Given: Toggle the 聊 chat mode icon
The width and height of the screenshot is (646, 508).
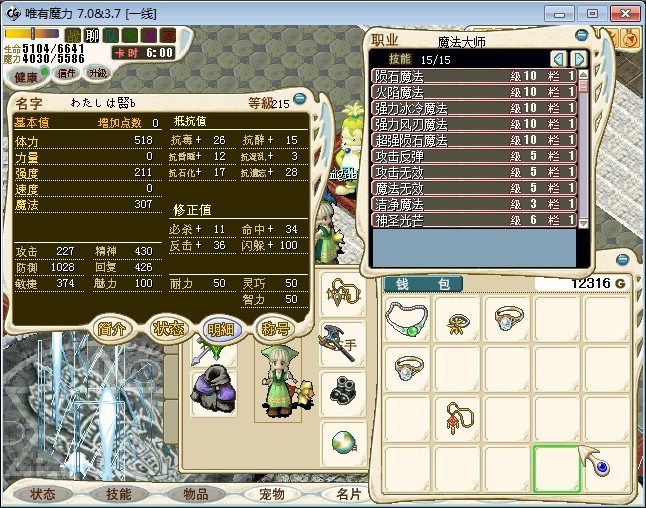Looking at the screenshot, I should [x=91, y=35].
